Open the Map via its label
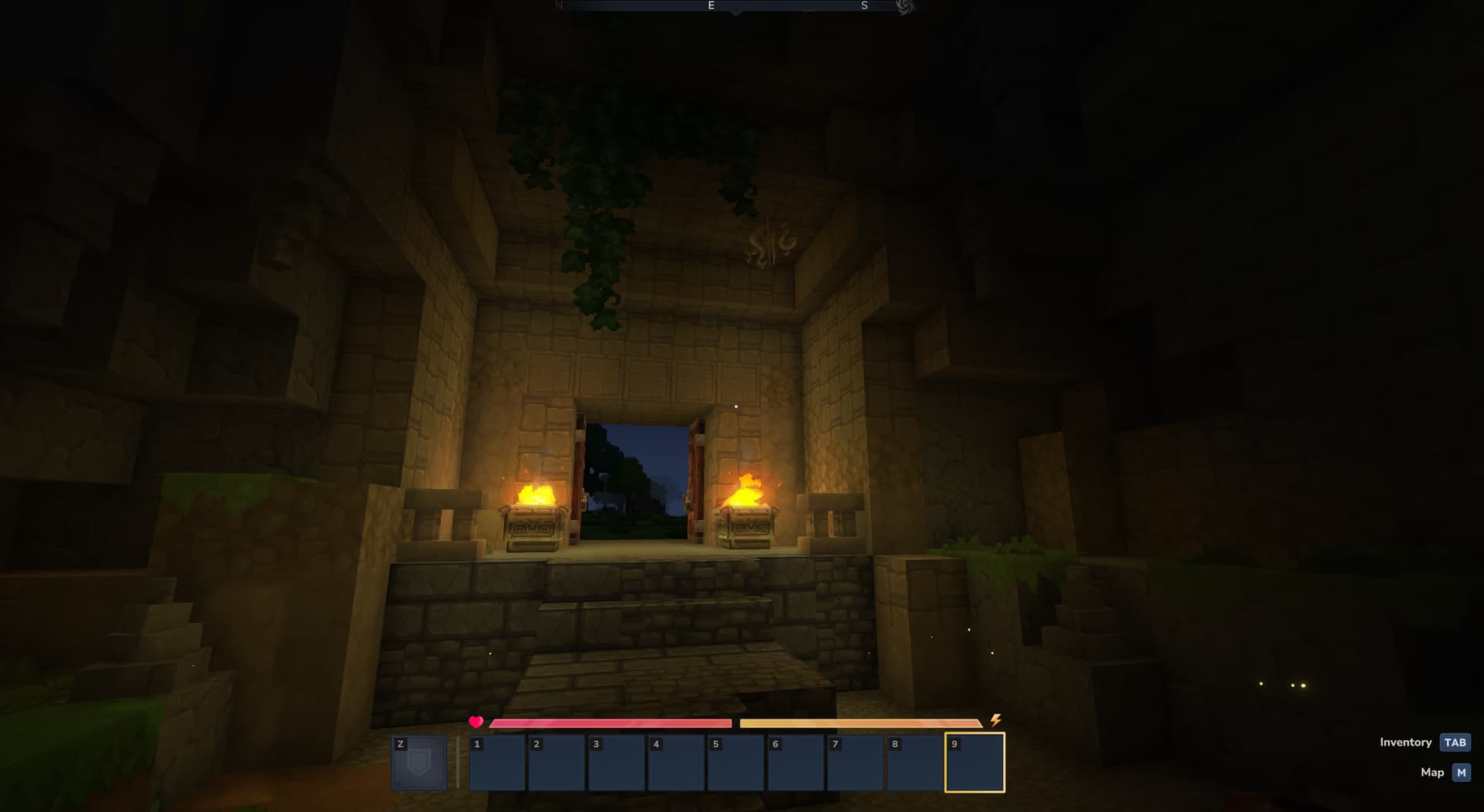This screenshot has height=812, width=1484. point(1431,773)
